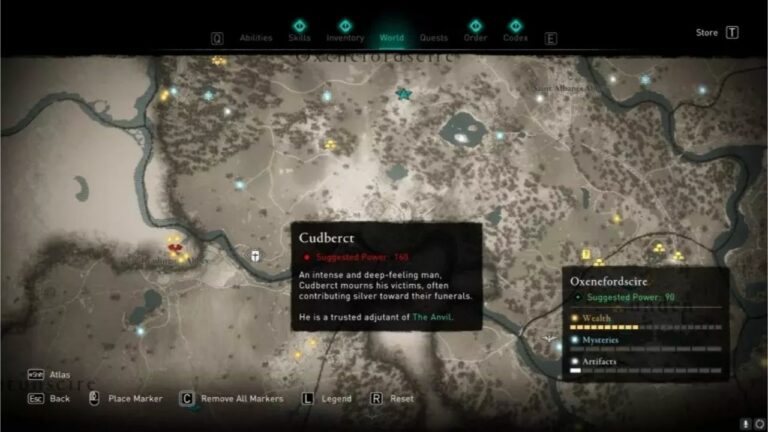The image size is (768, 432).
Task: Open the Abilities tab
Action: (256, 38)
